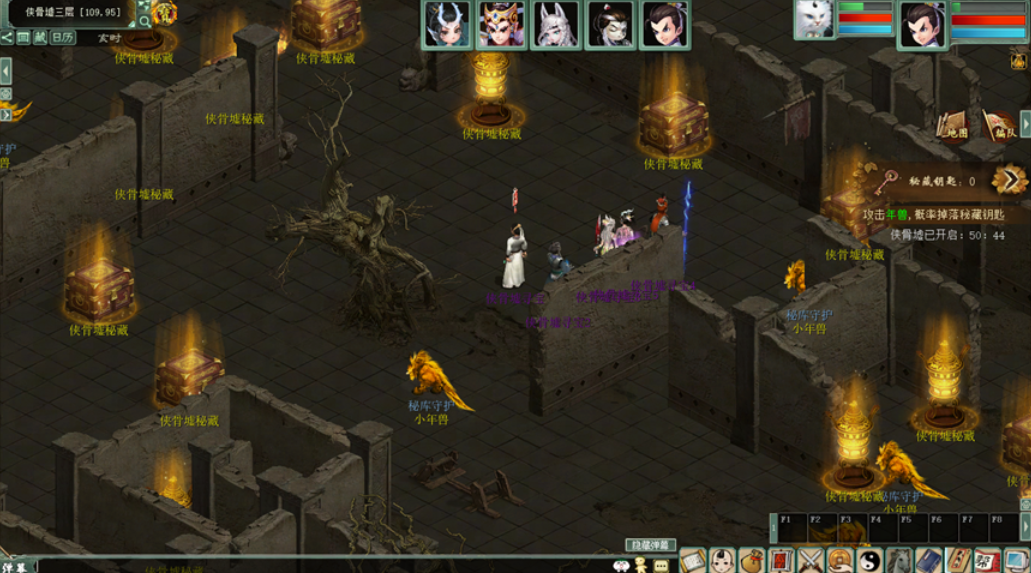The height and width of the screenshot is (573, 1031).
Task: Expand the golden arrow on the key tracker
Action: tap(1009, 180)
